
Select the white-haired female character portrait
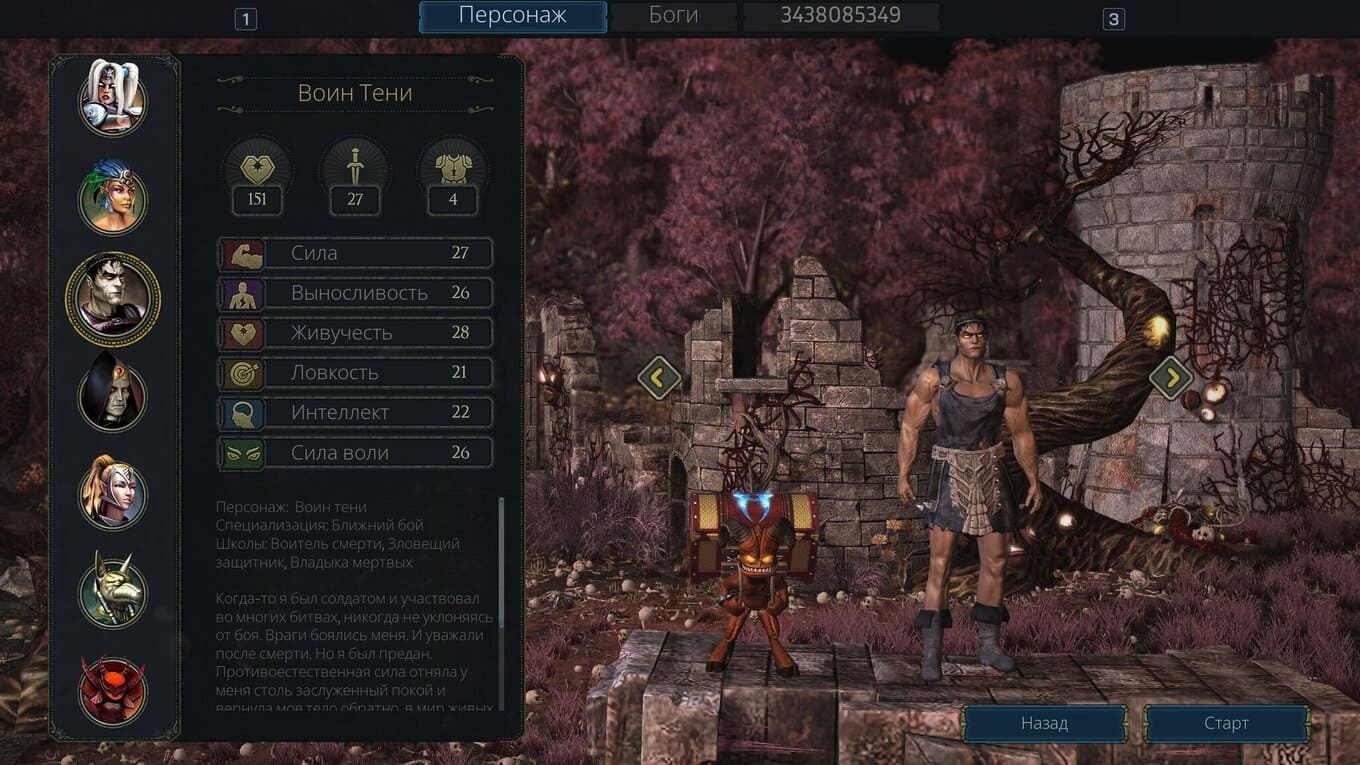[113, 98]
